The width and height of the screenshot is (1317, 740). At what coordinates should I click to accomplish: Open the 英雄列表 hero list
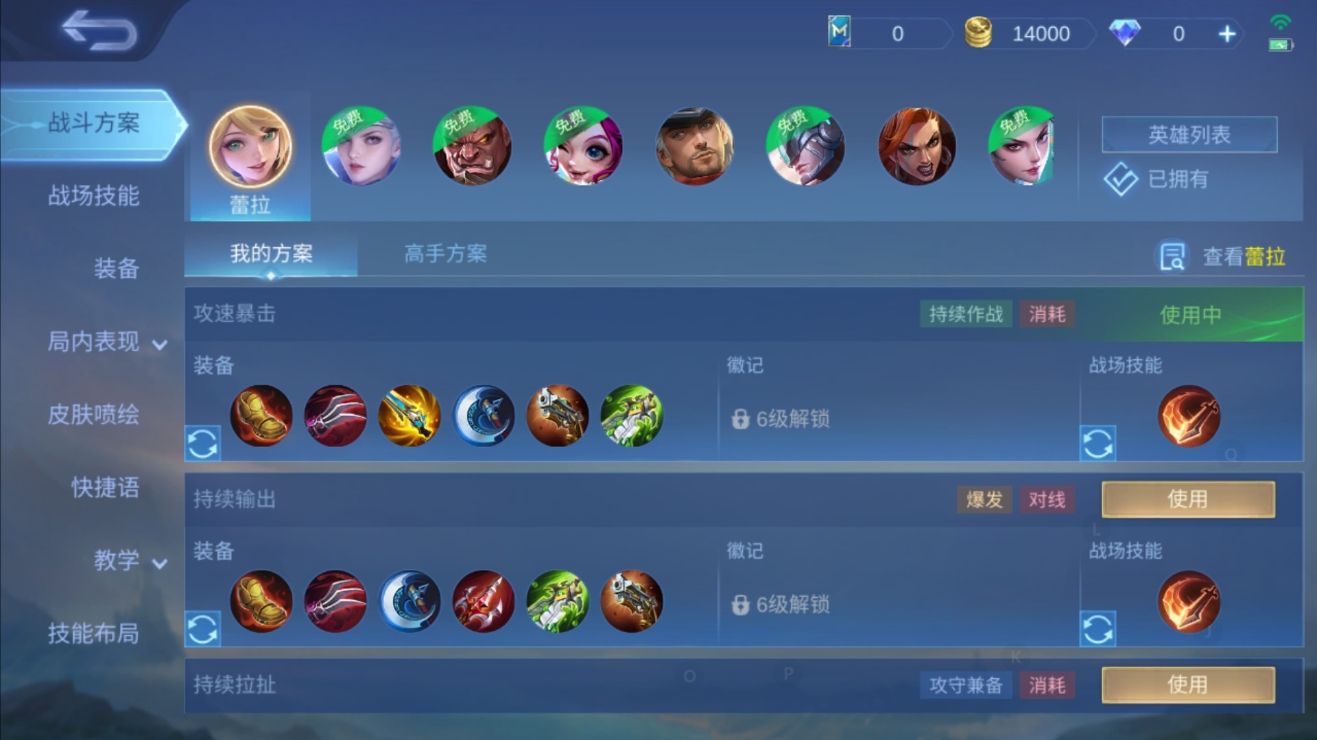[1189, 135]
